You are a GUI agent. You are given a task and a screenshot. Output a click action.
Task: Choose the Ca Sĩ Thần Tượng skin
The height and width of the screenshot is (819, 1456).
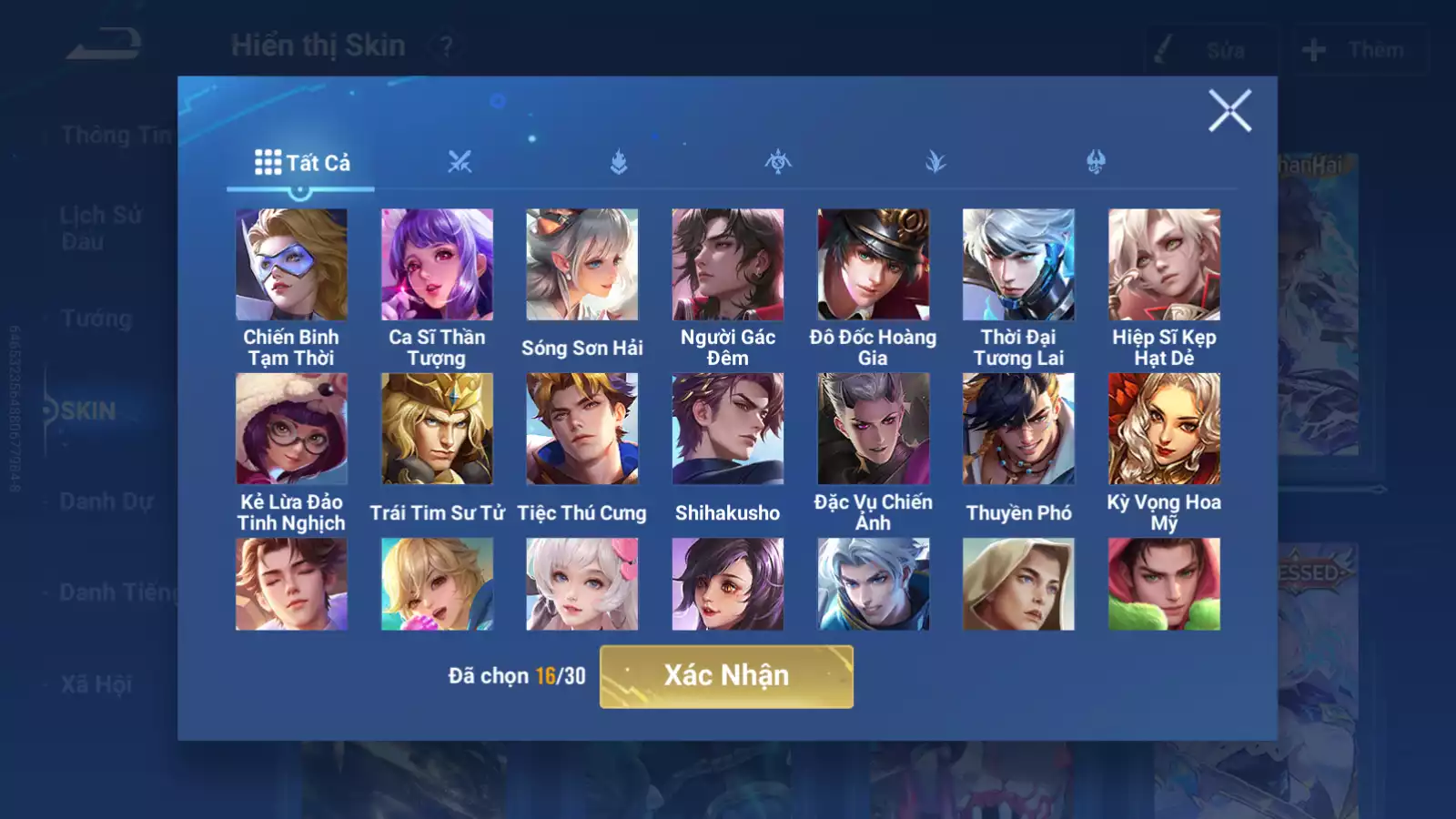click(437, 265)
